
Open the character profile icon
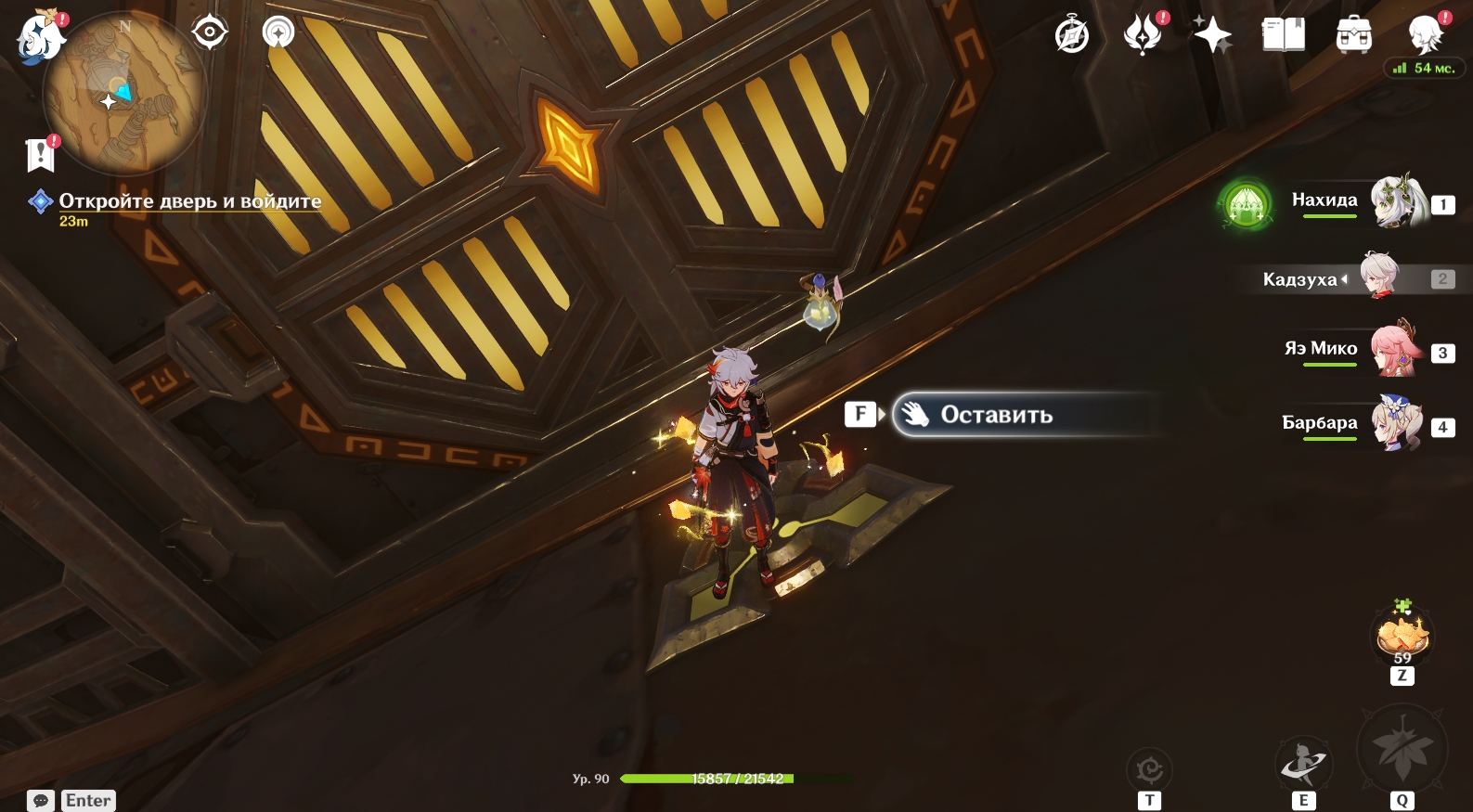click(x=1426, y=35)
